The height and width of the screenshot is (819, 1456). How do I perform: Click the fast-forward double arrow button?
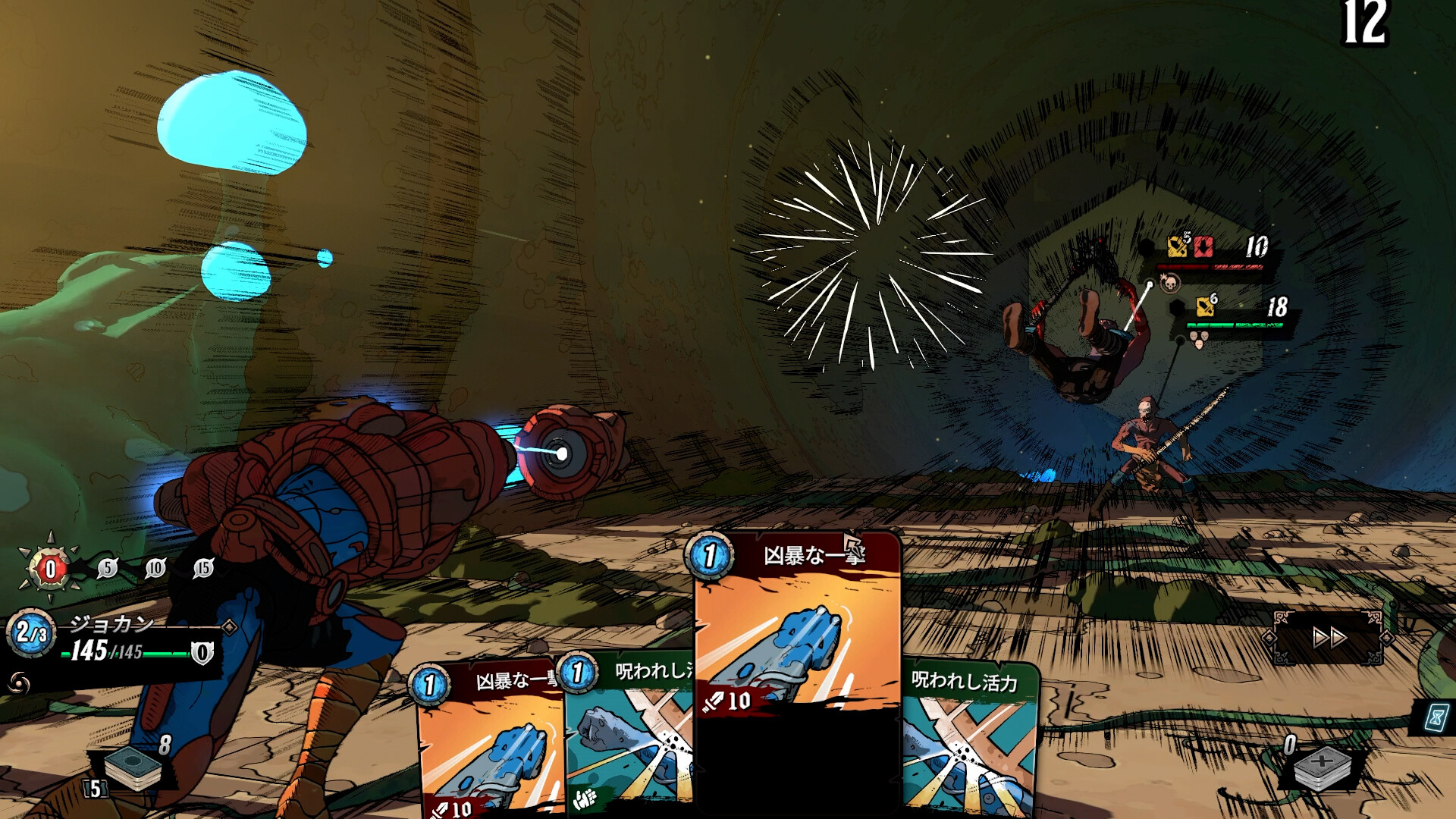tap(1329, 638)
